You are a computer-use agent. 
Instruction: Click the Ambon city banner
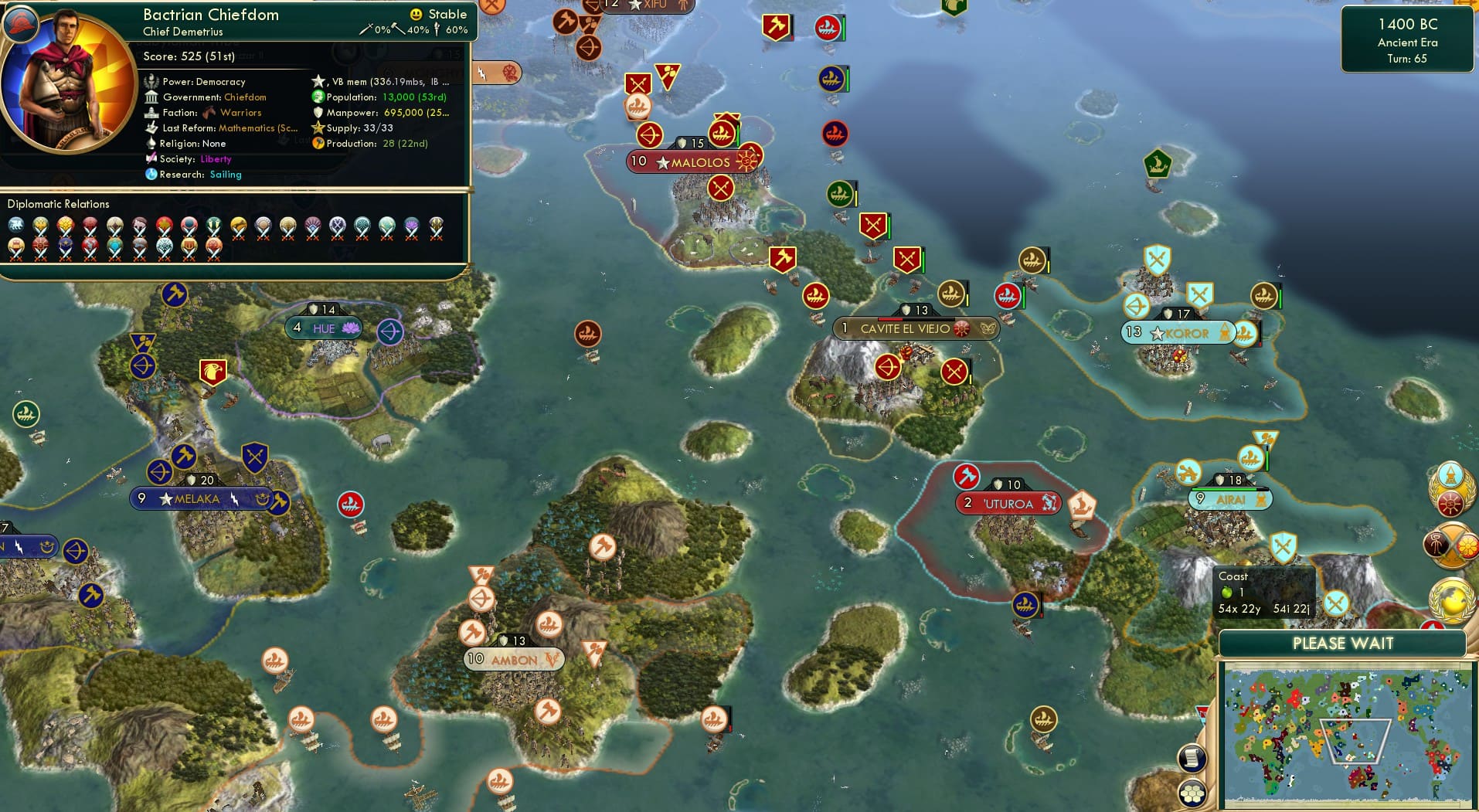[512, 659]
